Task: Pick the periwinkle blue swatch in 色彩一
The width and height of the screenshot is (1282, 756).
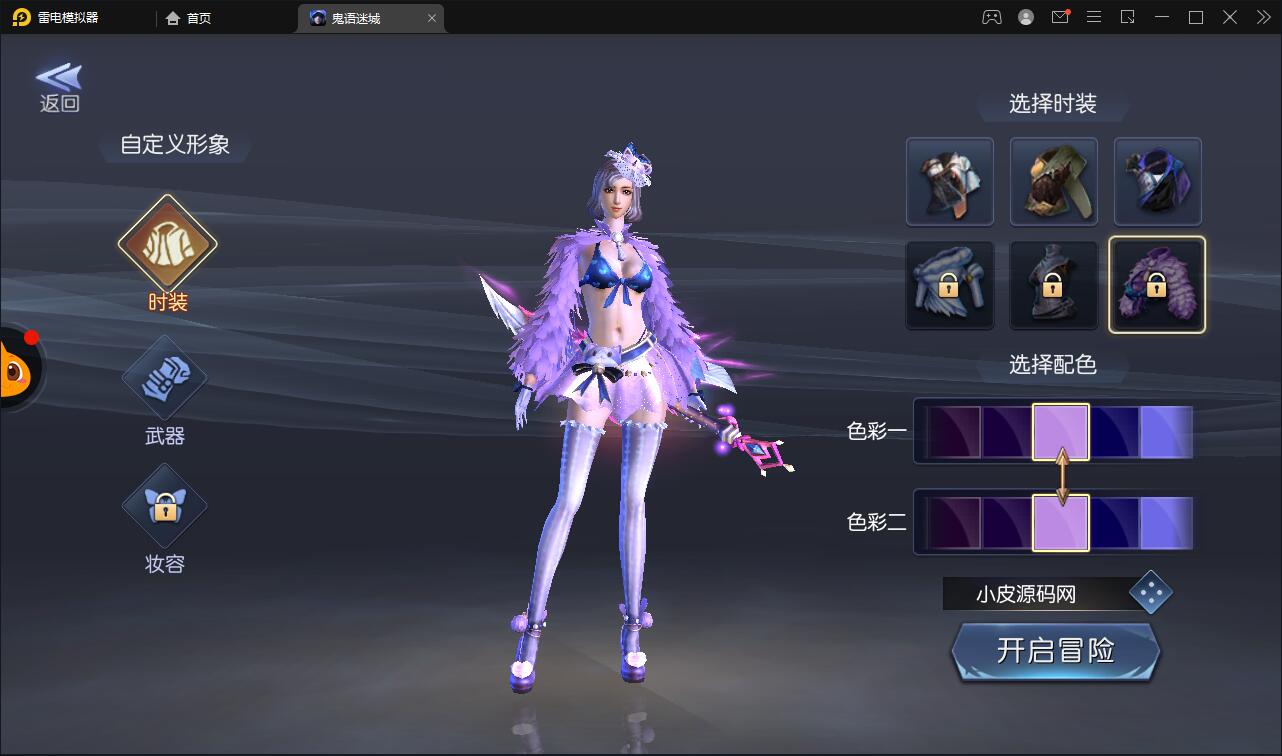Action: click(1166, 432)
